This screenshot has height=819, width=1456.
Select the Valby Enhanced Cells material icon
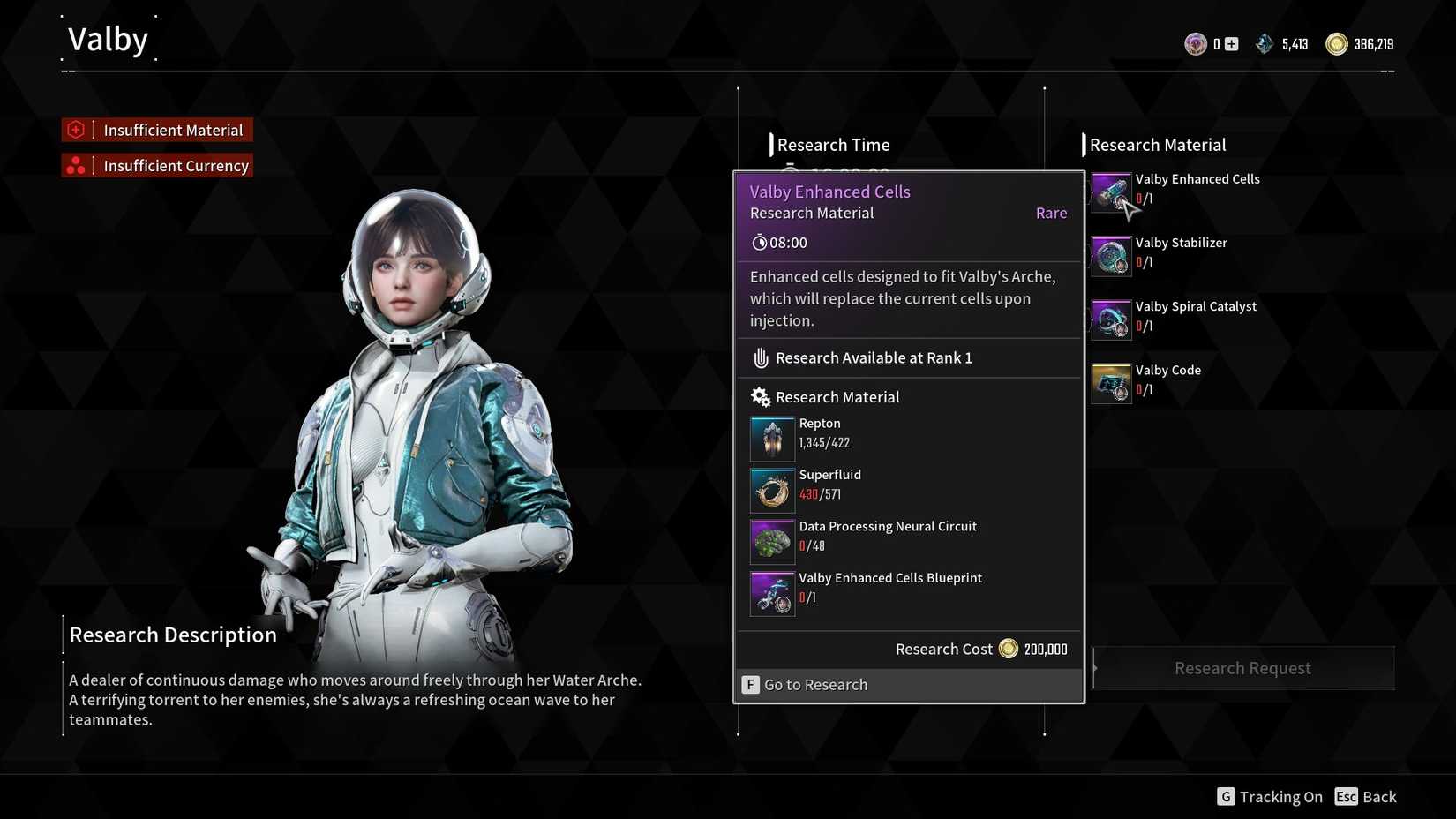(1111, 192)
